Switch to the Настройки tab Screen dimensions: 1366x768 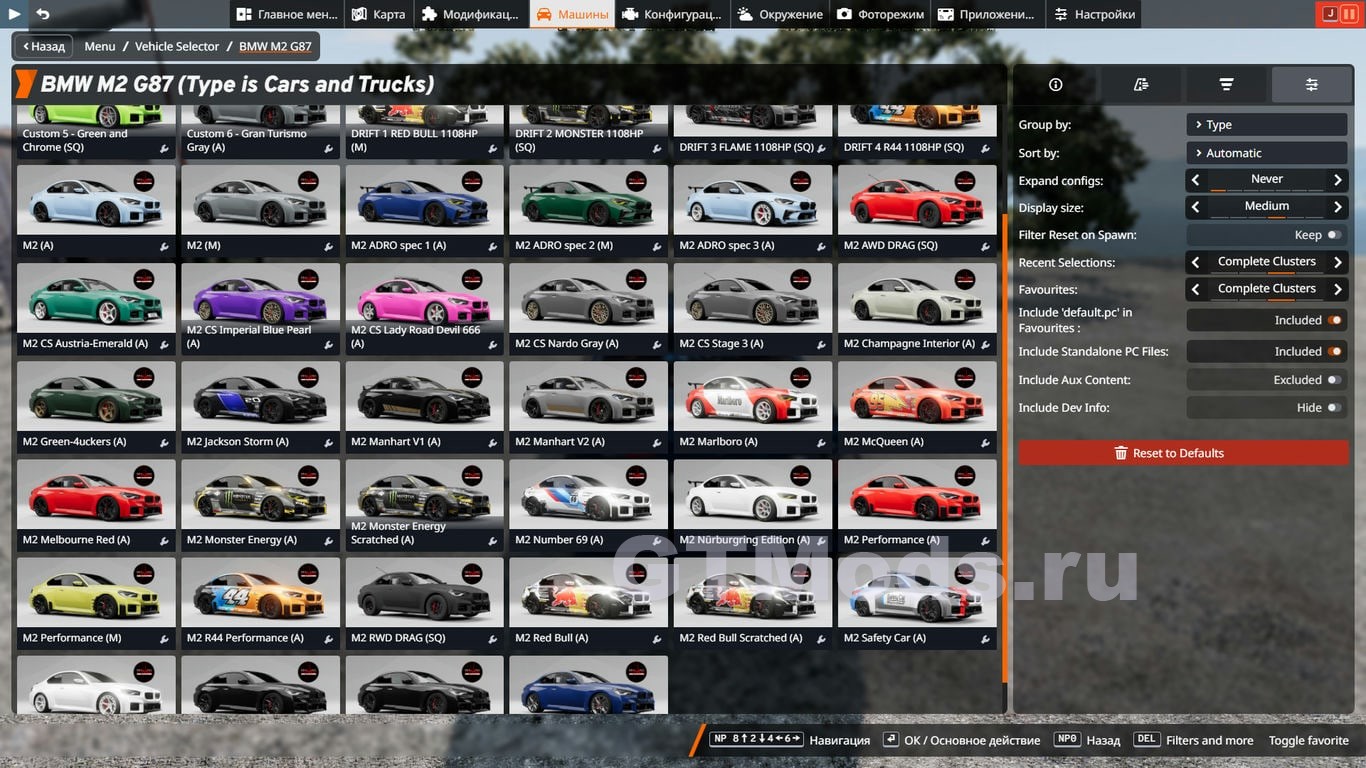click(1094, 14)
